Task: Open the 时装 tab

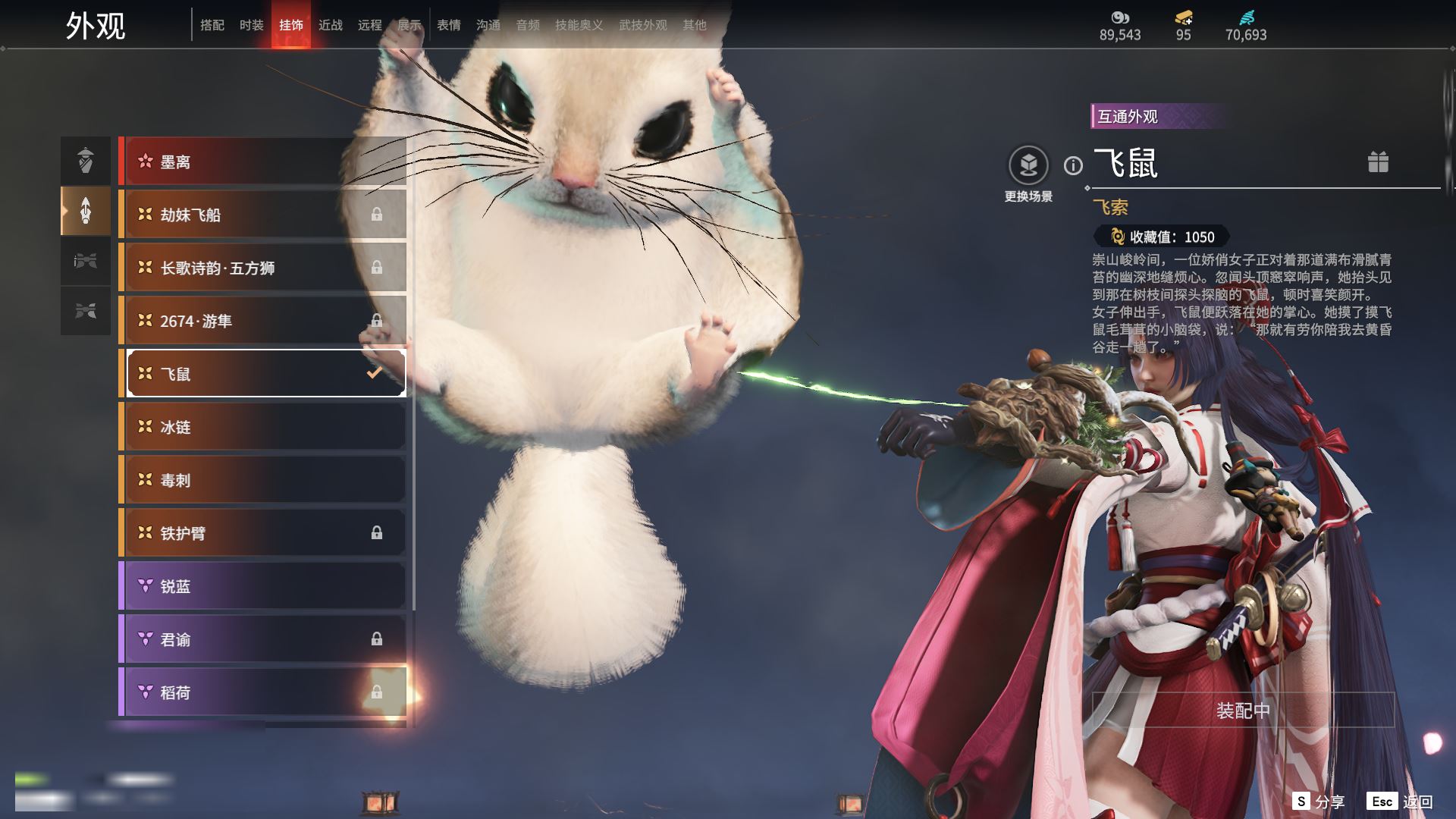Action: tap(252, 25)
